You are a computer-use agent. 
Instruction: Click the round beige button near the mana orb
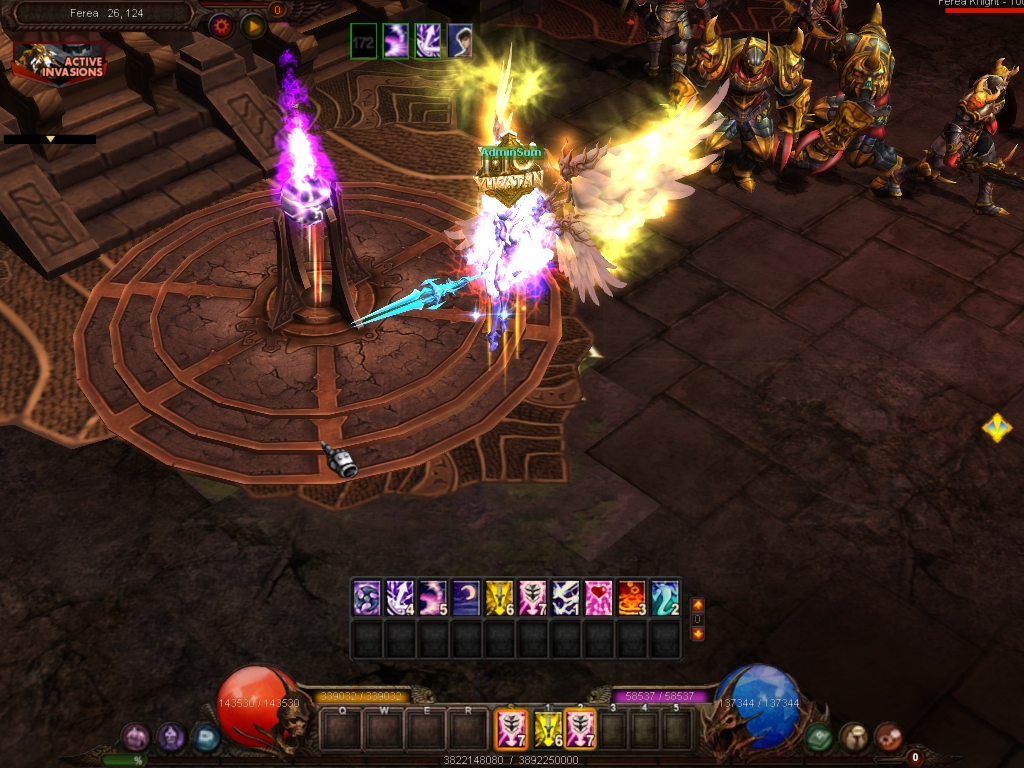click(x=853, y=737)
